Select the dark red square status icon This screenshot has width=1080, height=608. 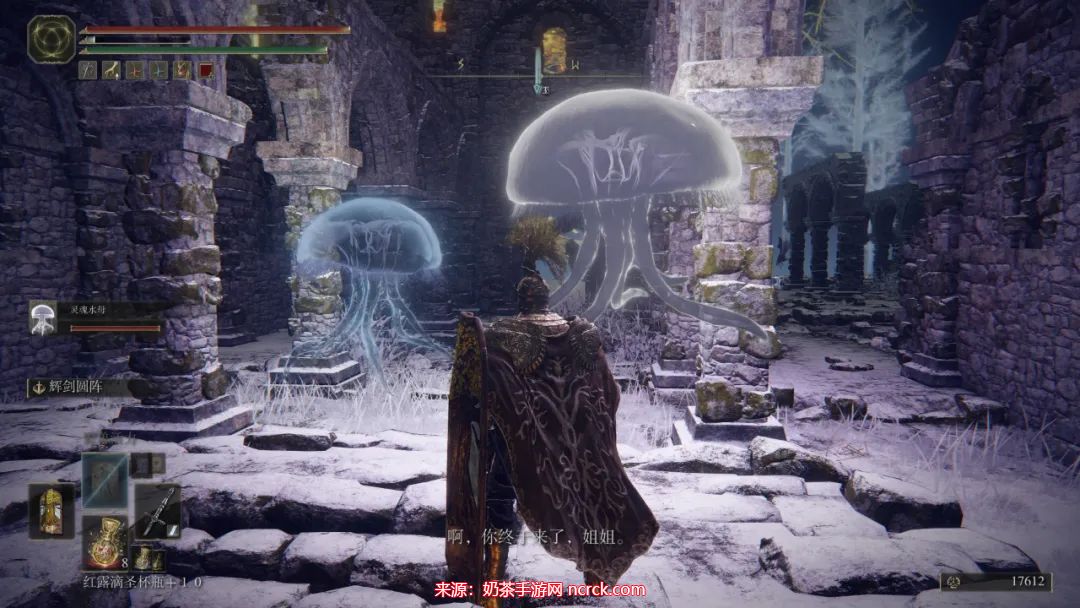tap(205, 70)
